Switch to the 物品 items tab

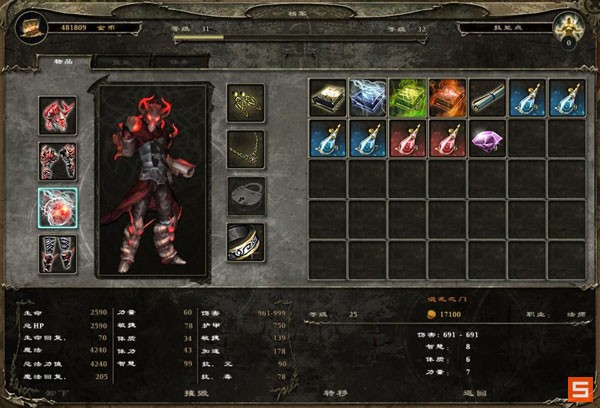[49, 61]
